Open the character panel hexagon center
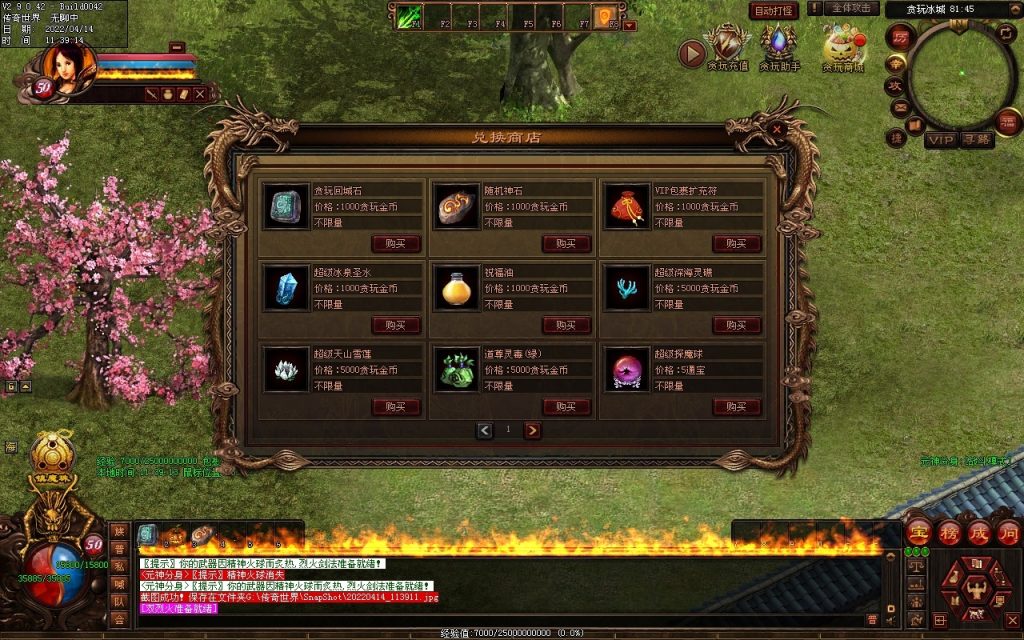 (x=967, y=583)
